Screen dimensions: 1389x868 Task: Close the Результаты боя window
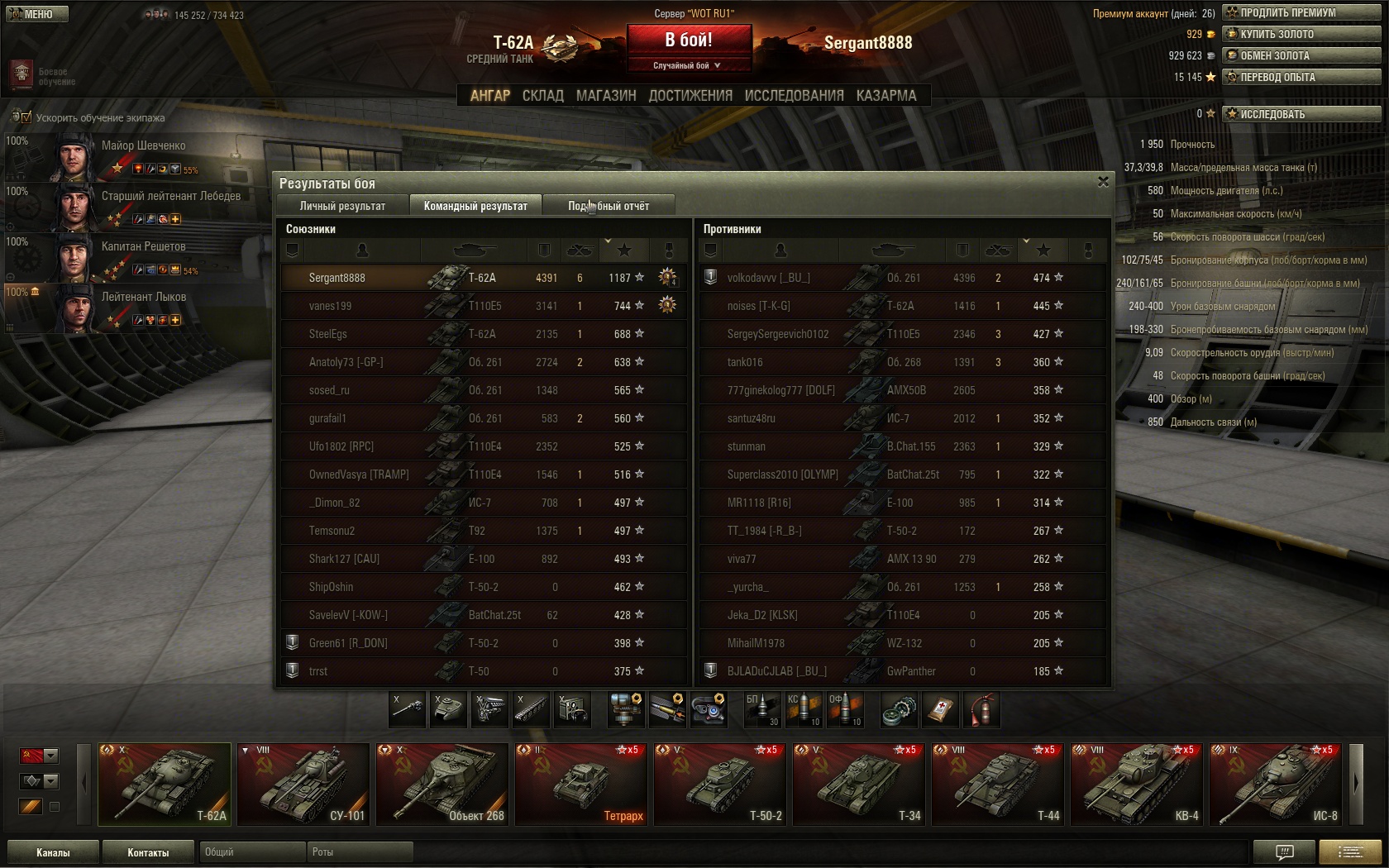(1103, 182)
